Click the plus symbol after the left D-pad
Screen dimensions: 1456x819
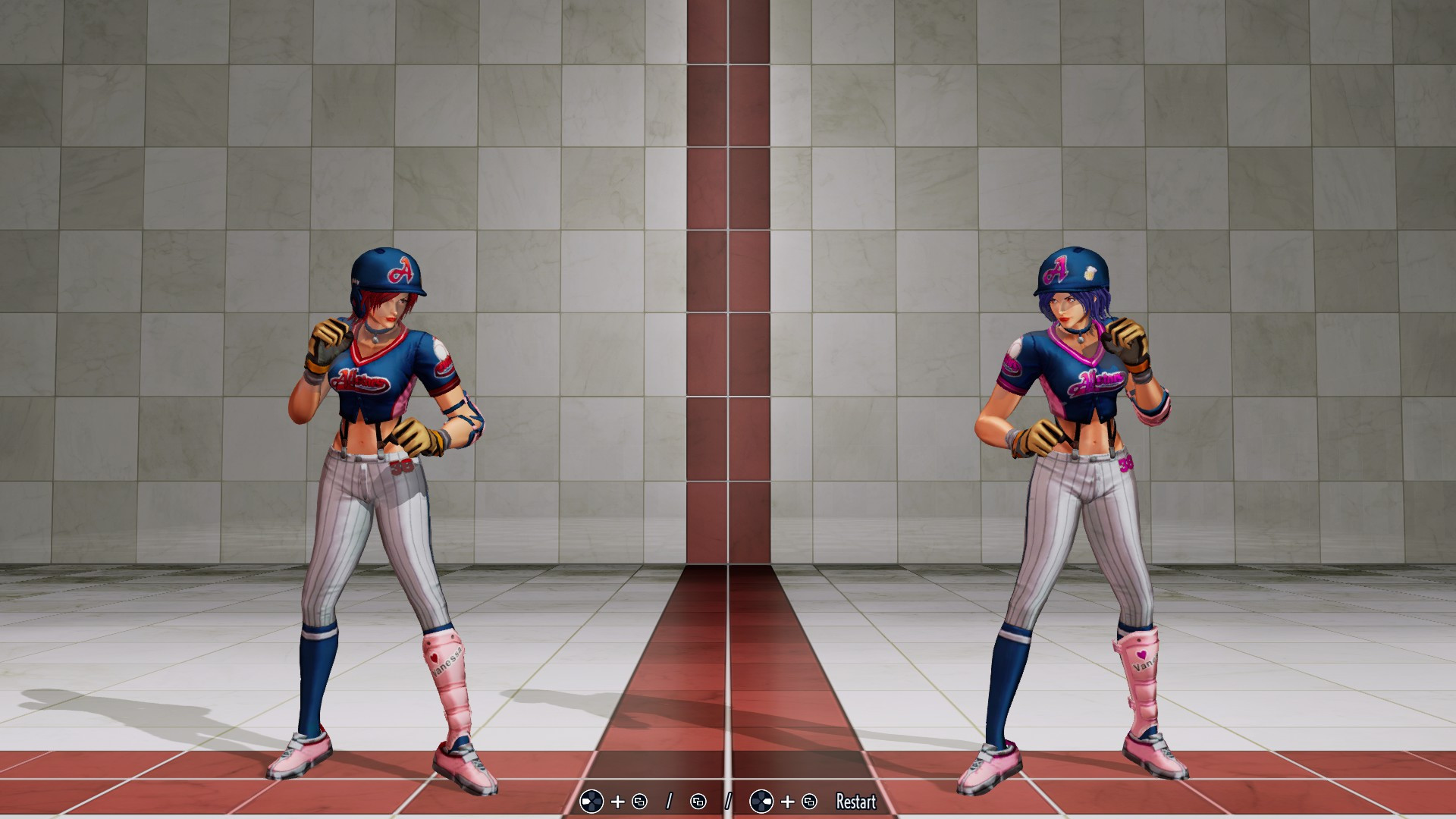617,802
